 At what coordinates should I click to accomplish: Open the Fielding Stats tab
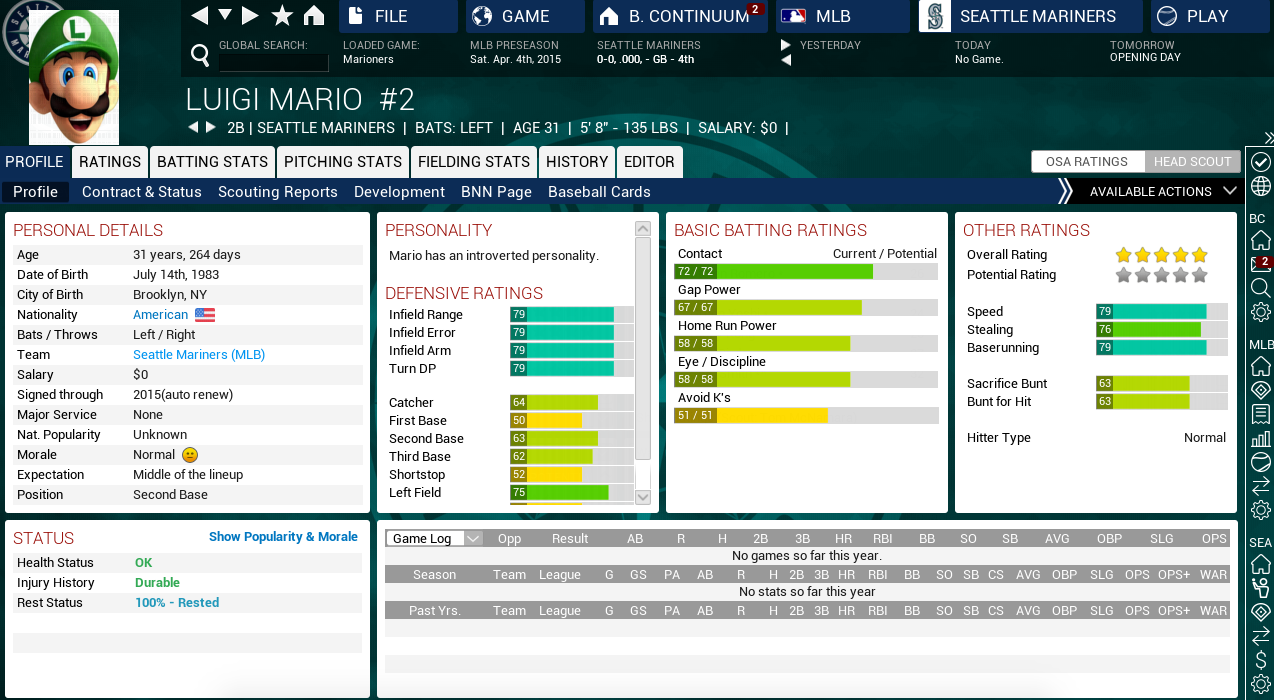click(x=474, y=162)
